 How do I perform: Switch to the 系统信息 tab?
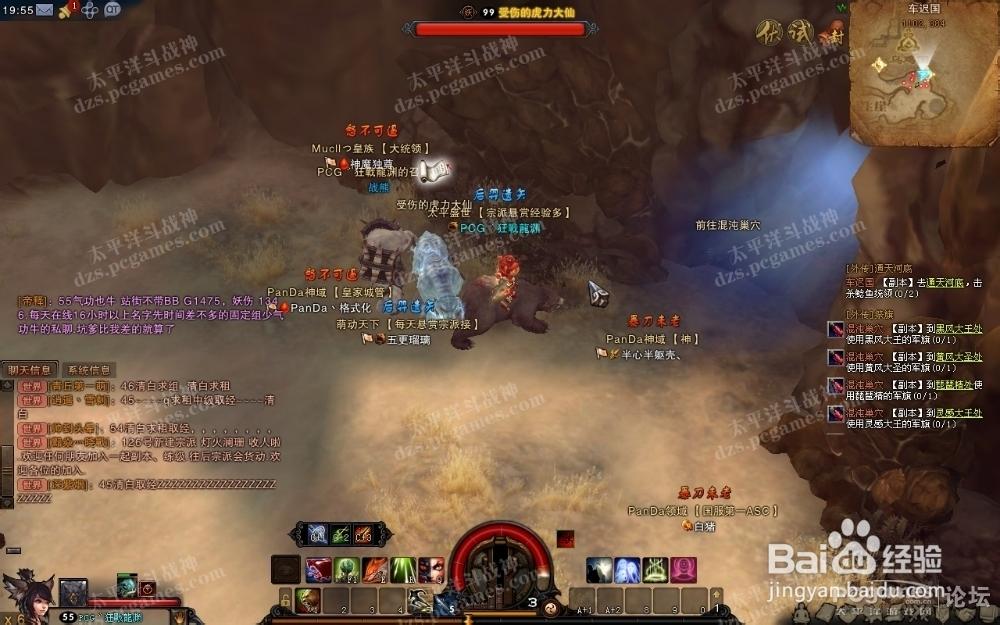[90, 369]
